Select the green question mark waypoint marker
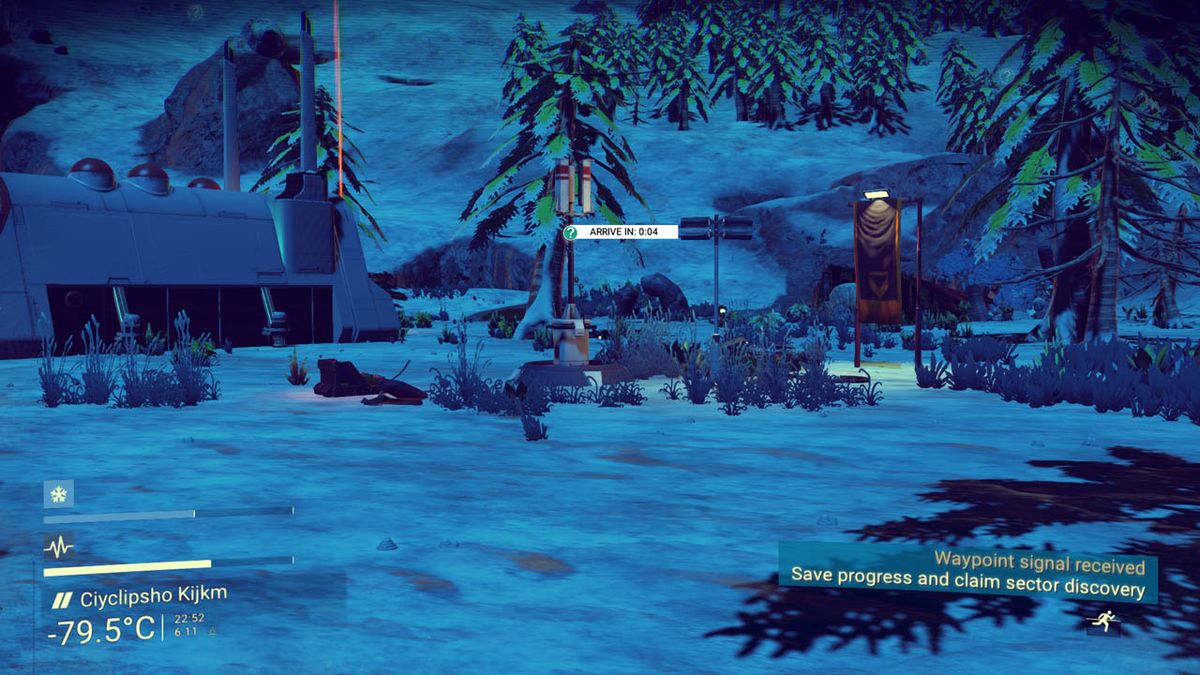Screen dimensions: 1200x675 (570, 232)
